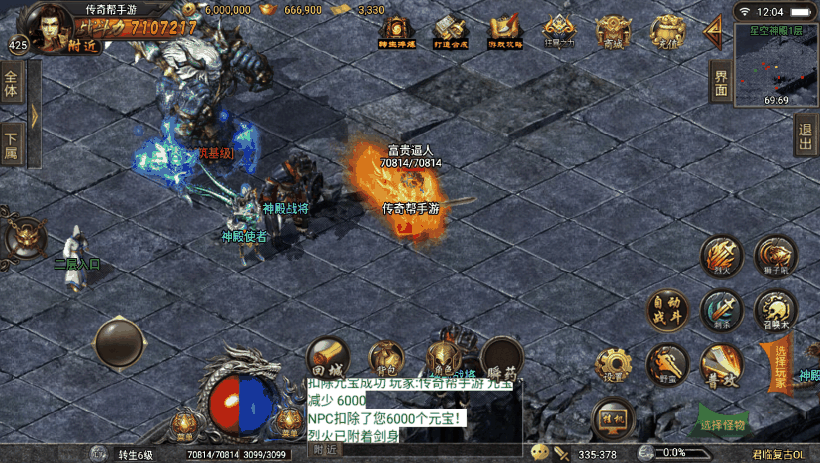Use the 狮子吼 lion roar skill
820x463 pixels.
(x=774, y=256)
